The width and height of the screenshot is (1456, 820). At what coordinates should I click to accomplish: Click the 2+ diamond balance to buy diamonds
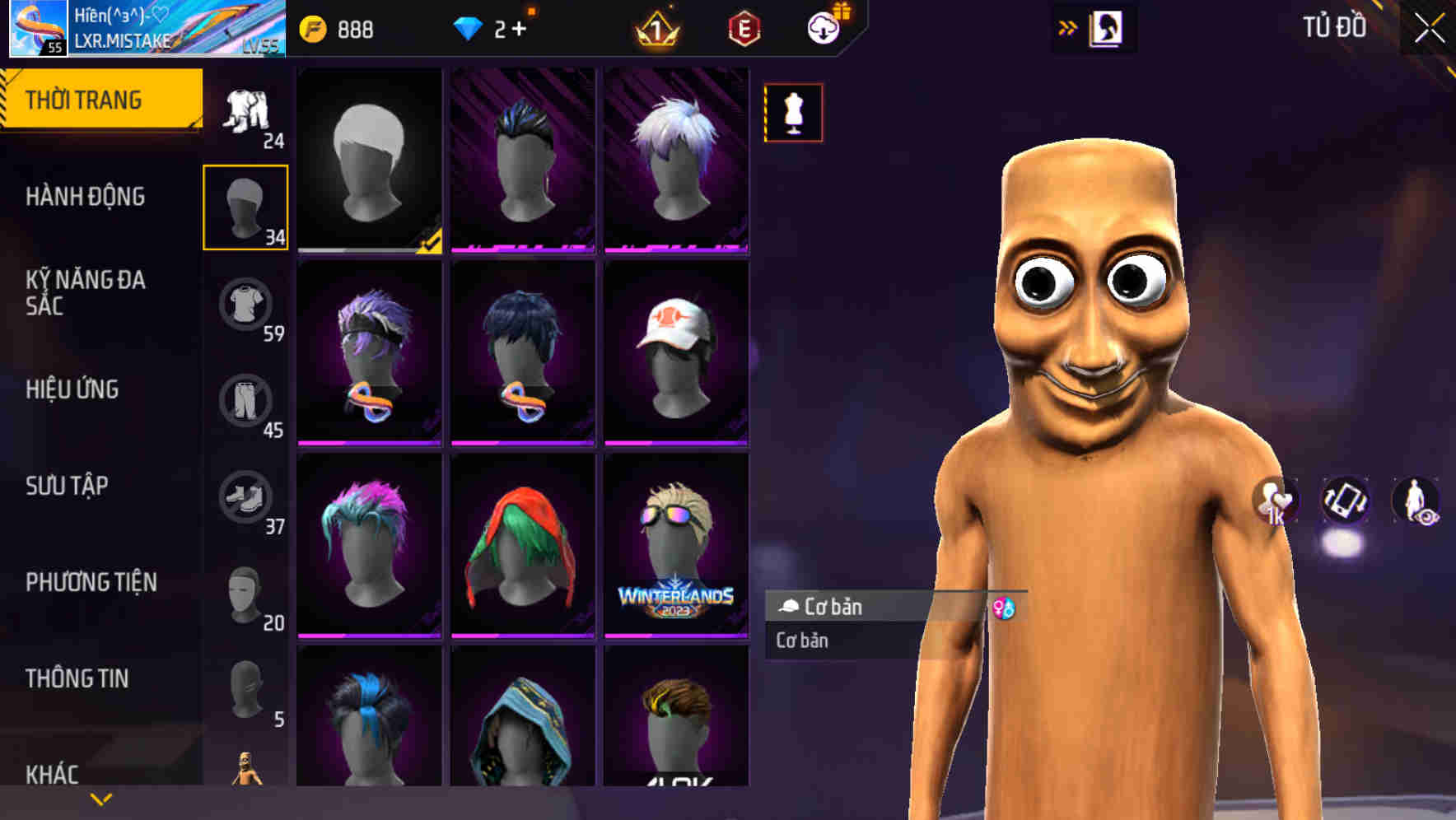[x=492, y=28]
